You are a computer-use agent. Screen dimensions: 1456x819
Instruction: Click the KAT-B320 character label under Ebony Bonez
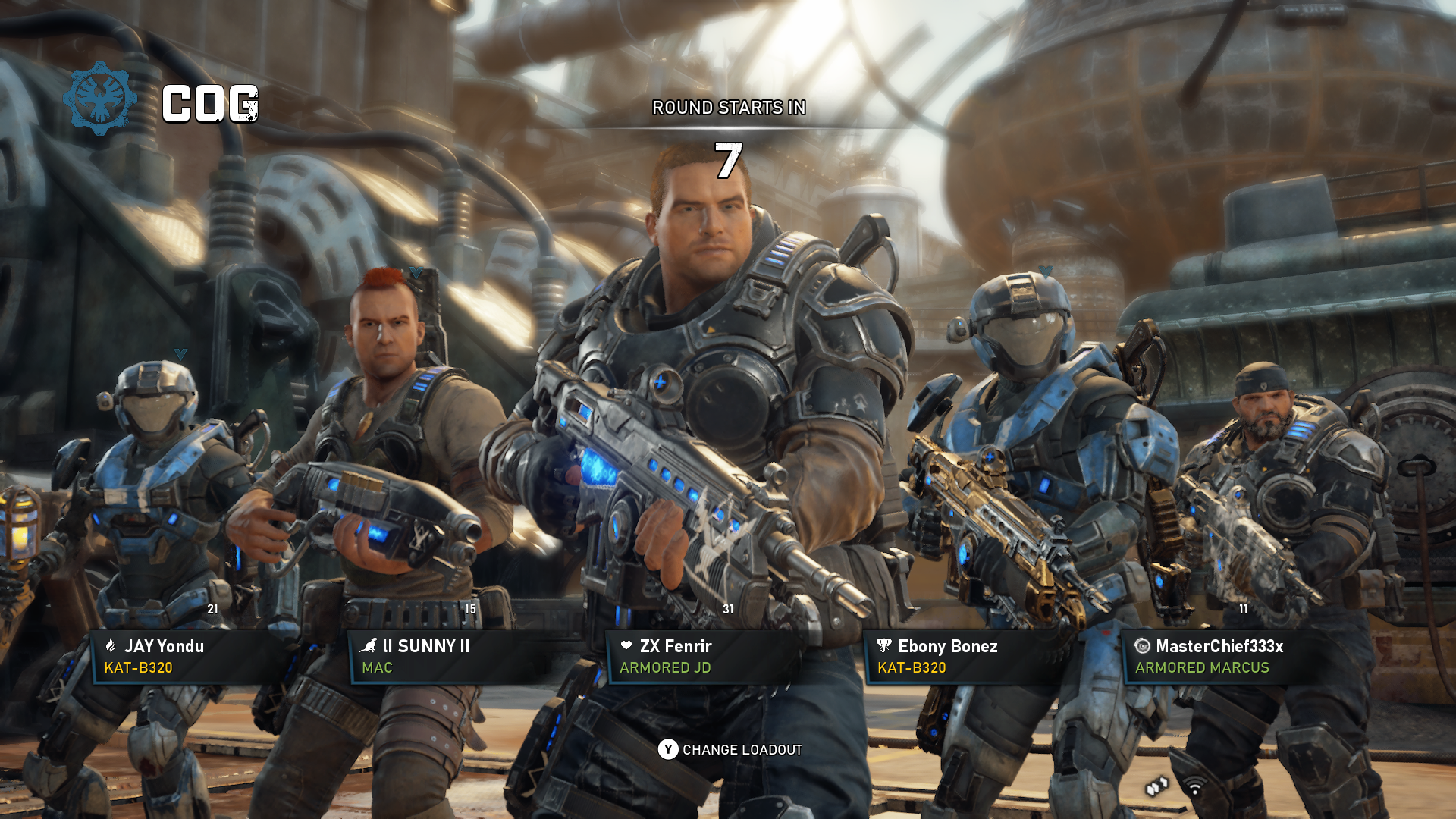[x=912, y=669]
